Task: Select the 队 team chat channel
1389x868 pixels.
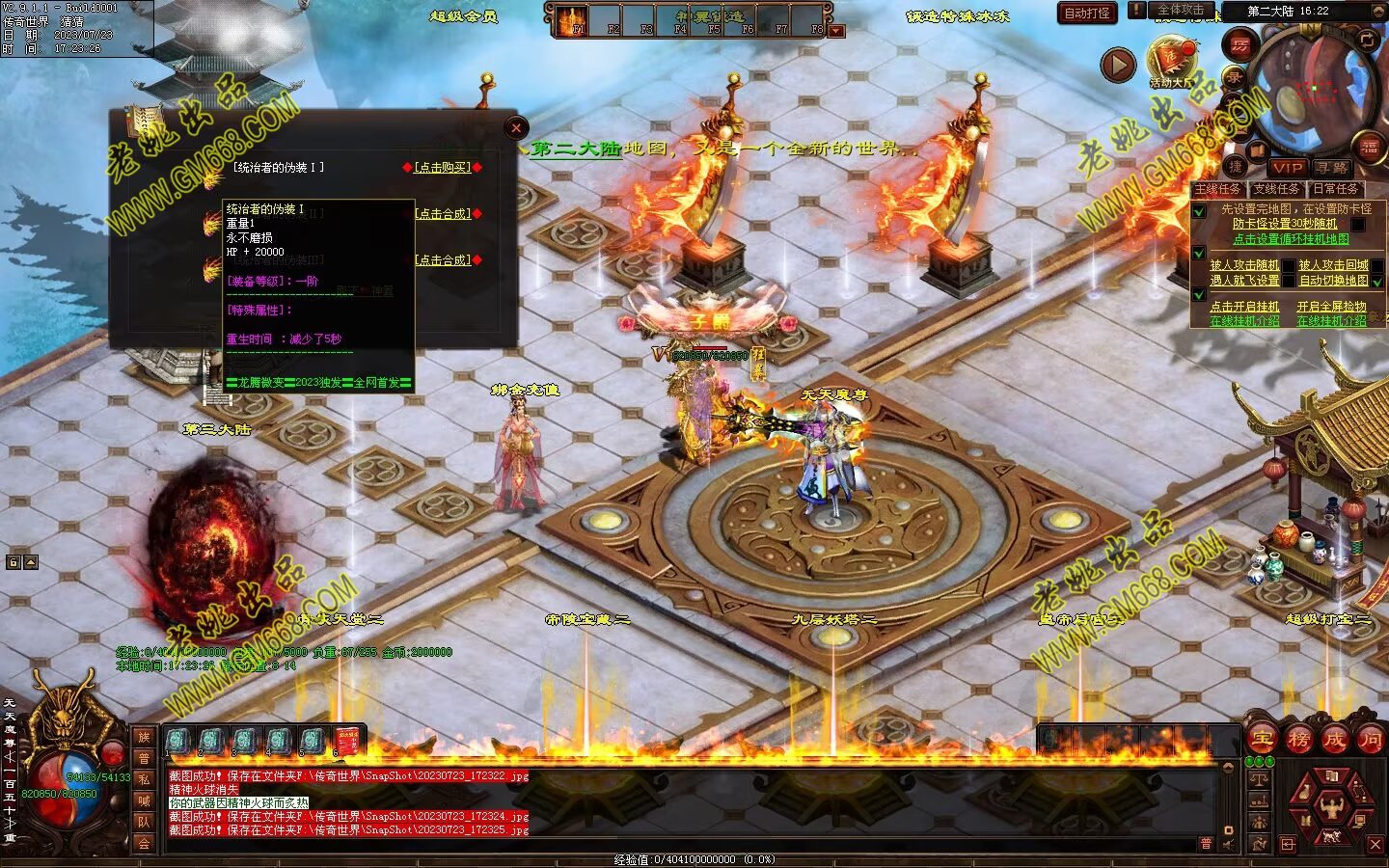Action: coord(144,822)
